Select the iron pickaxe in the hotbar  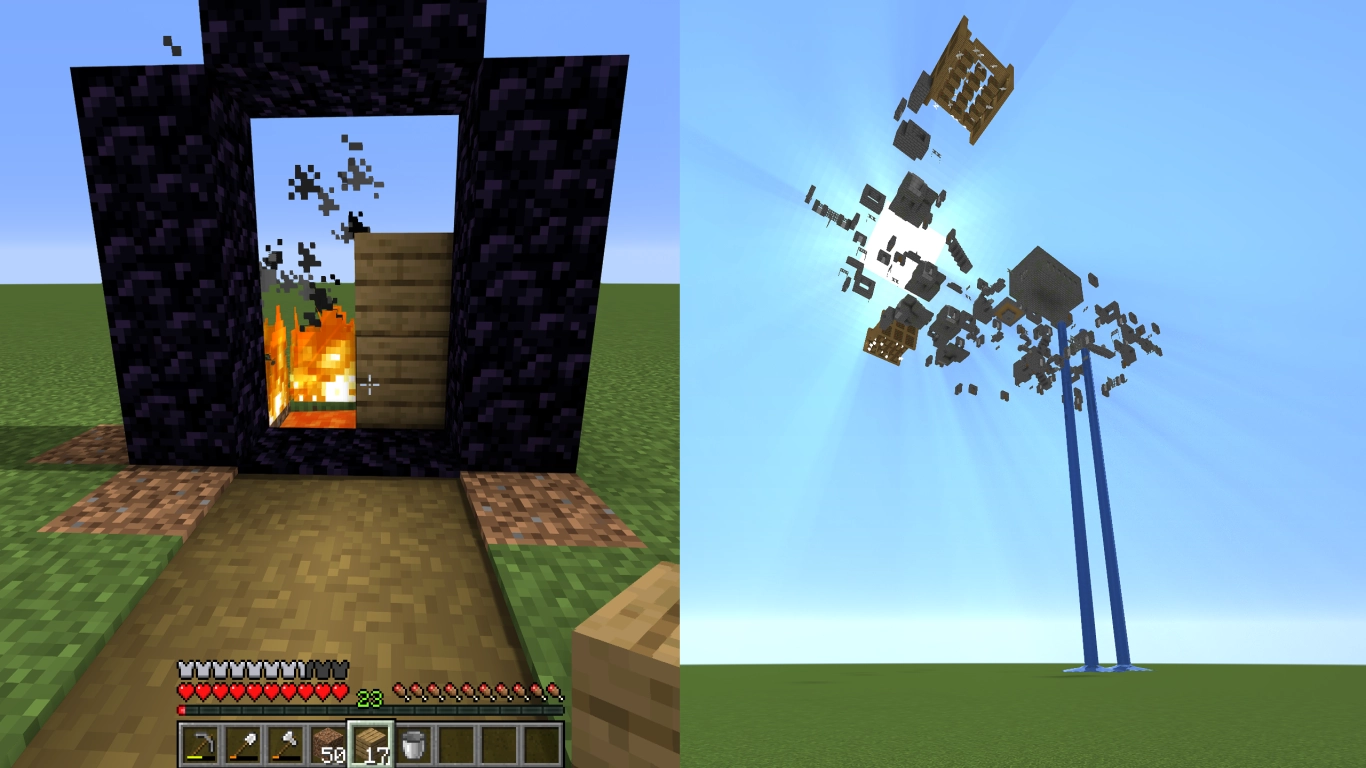pyautogui.click(x=198, y=742)
